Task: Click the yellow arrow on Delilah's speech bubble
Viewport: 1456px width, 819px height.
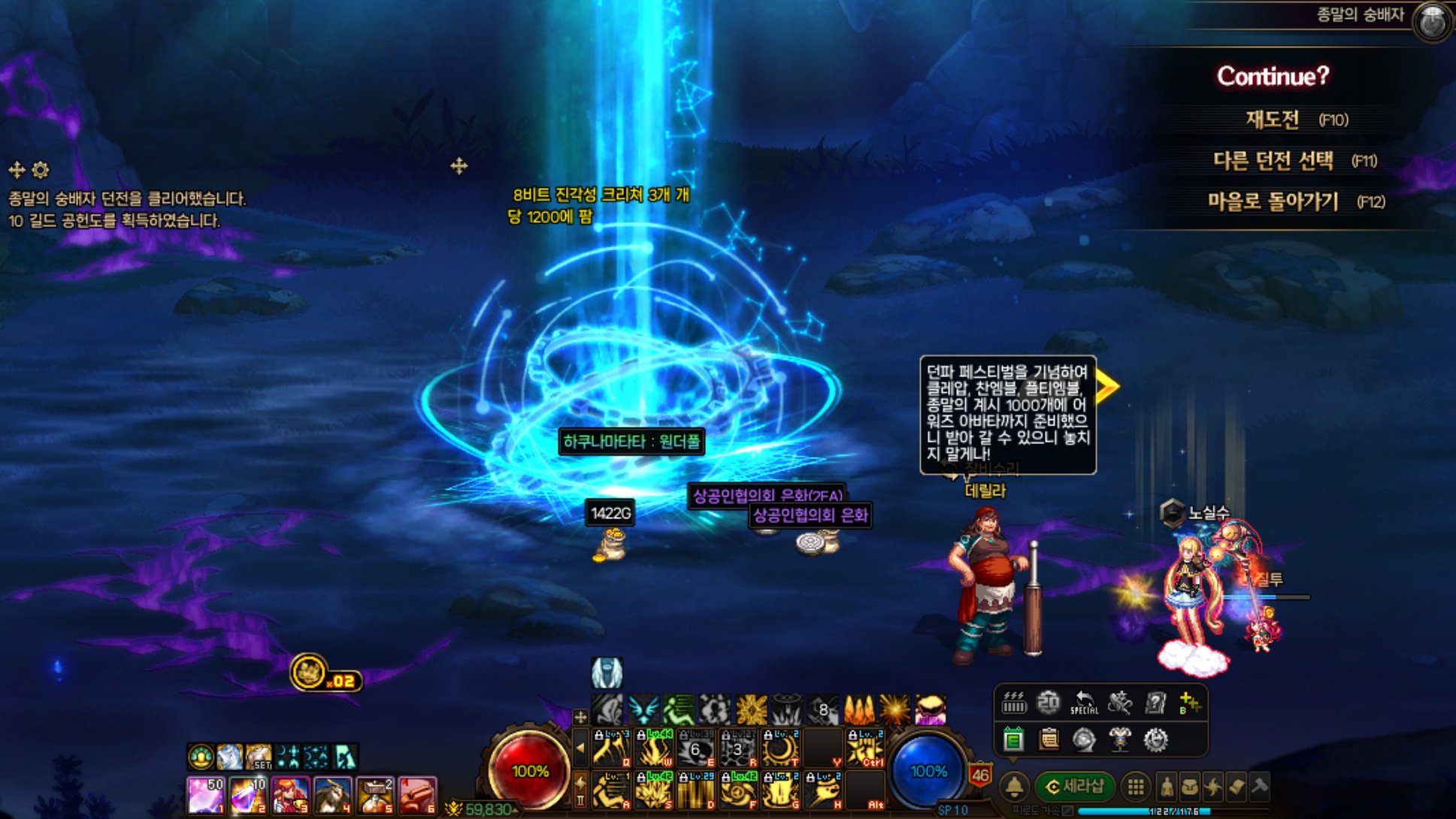Action: pos(1106,386)
